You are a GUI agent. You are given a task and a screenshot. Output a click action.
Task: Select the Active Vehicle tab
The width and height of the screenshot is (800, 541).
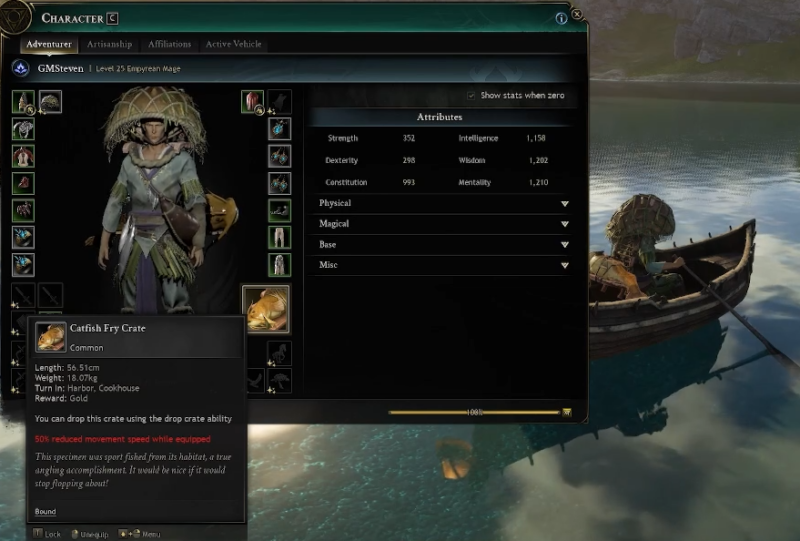pyautogui.click(x=235, y=44)
